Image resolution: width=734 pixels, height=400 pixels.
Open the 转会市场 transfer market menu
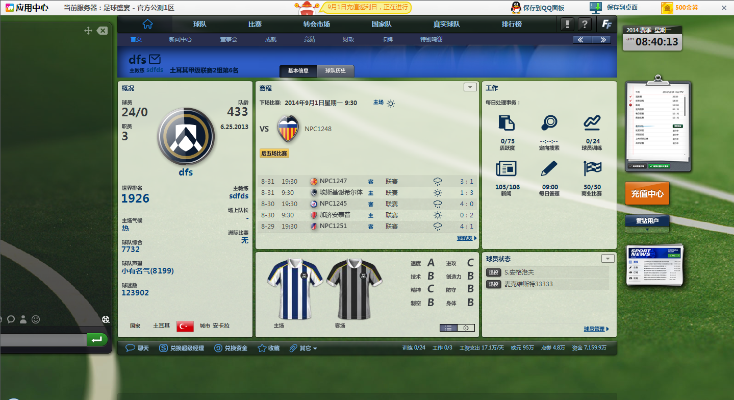point(316,23)
